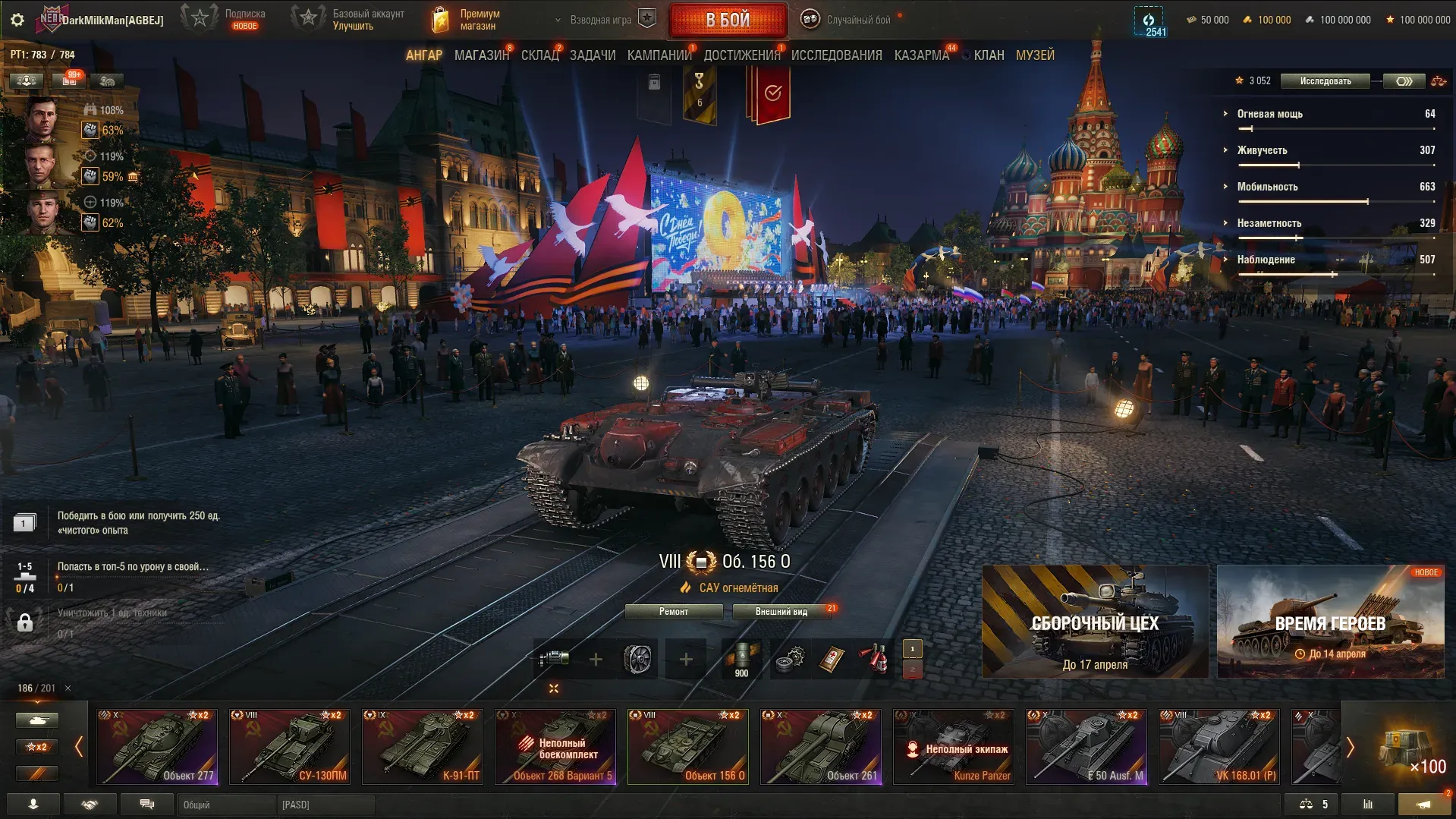The height and width of the screenshot is (819, 1456).
Task: Click the Исследовать button
Action: point(1325,81)
